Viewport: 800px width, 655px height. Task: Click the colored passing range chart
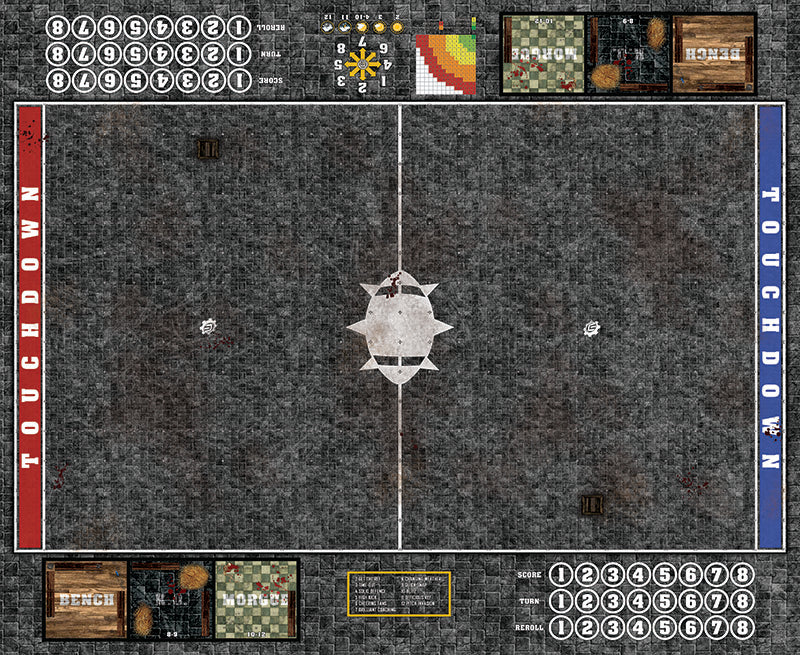pos(446,63)
